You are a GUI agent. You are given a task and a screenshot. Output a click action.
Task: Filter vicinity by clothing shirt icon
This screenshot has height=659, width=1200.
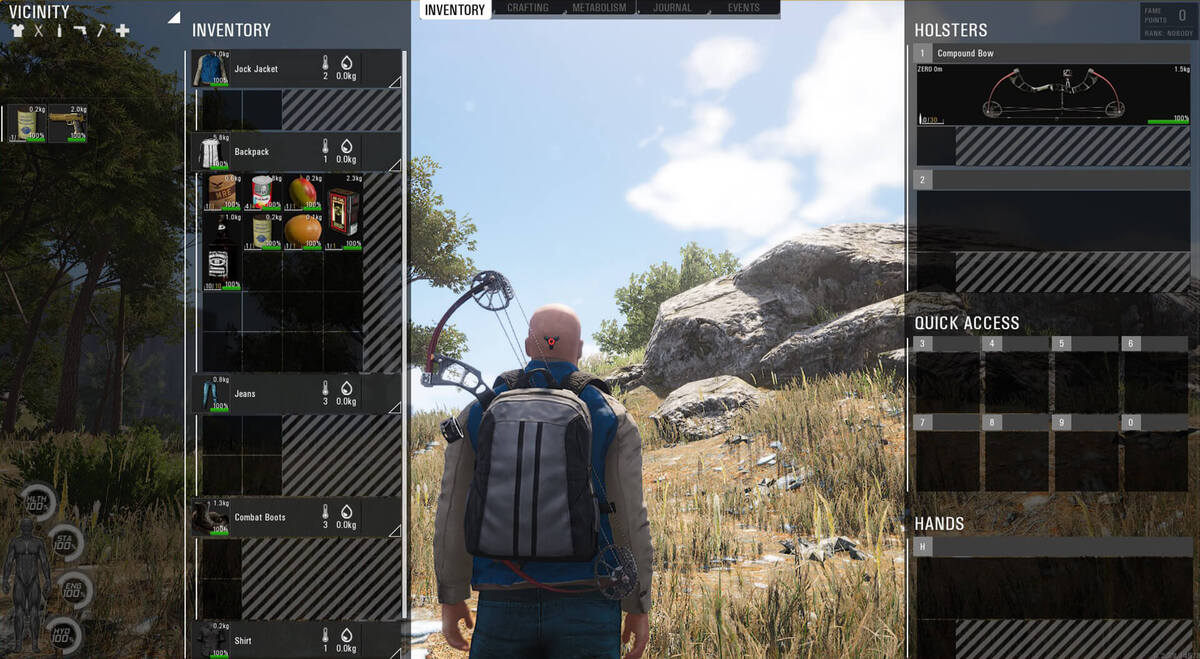coord(17,31)
